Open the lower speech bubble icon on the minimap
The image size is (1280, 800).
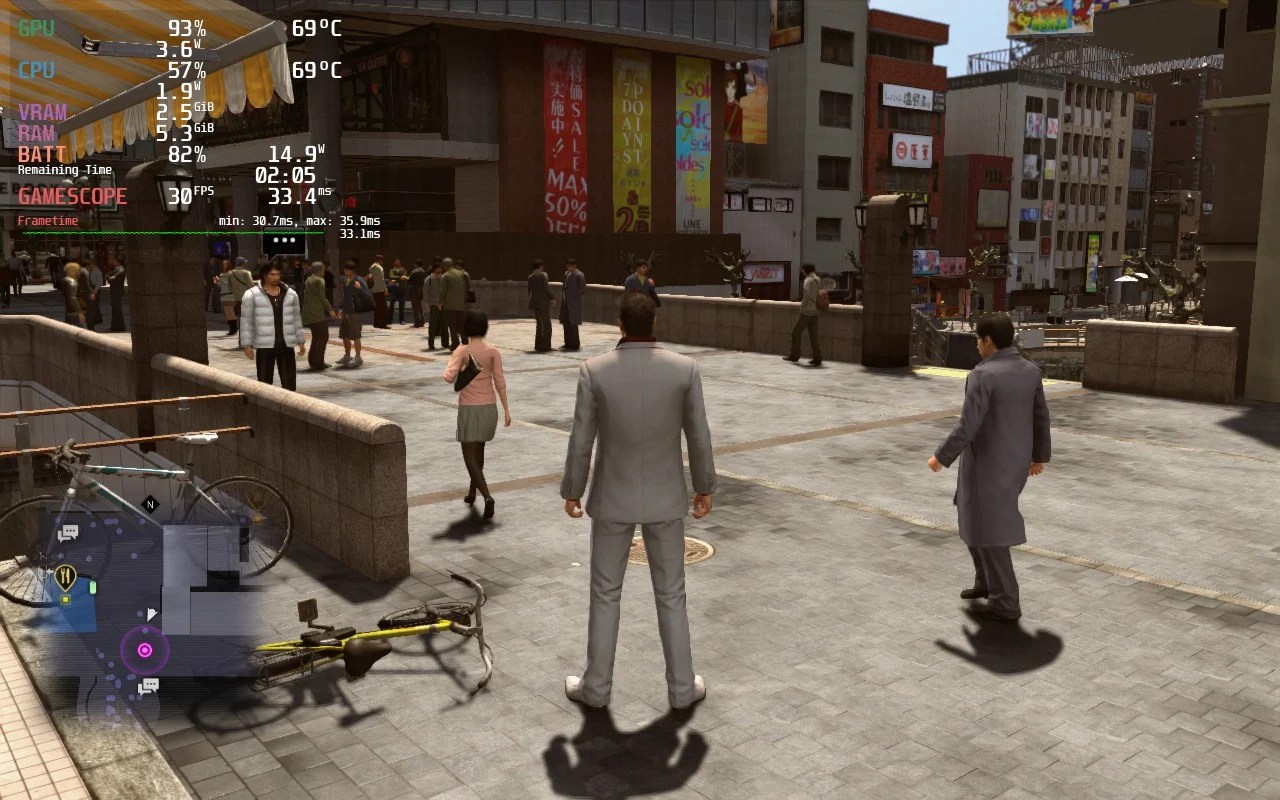point(149,685)
